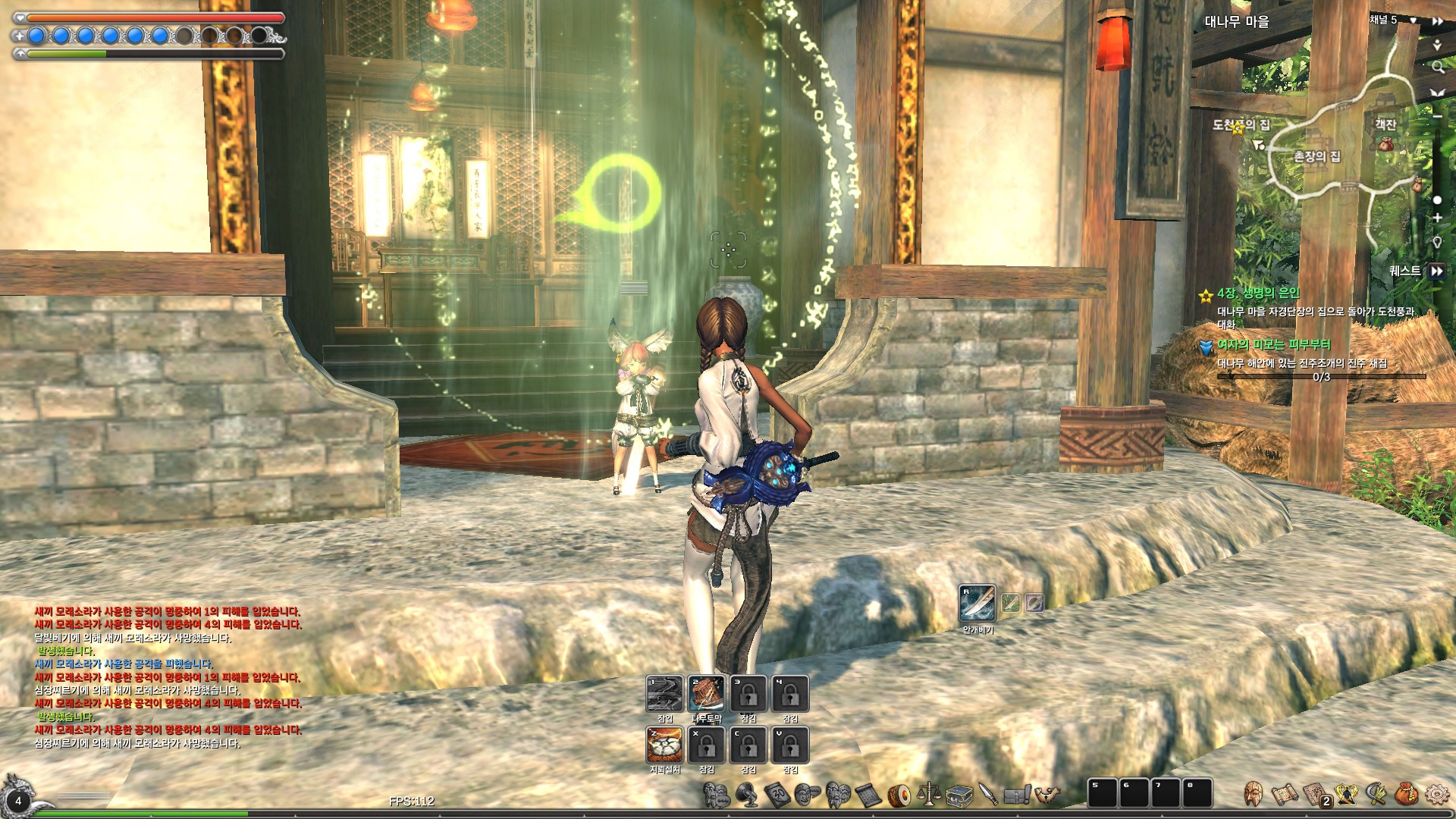Open the wooden mask character icon
The height and width of the screenshot is (819, 1456).
pos(1254,794)
